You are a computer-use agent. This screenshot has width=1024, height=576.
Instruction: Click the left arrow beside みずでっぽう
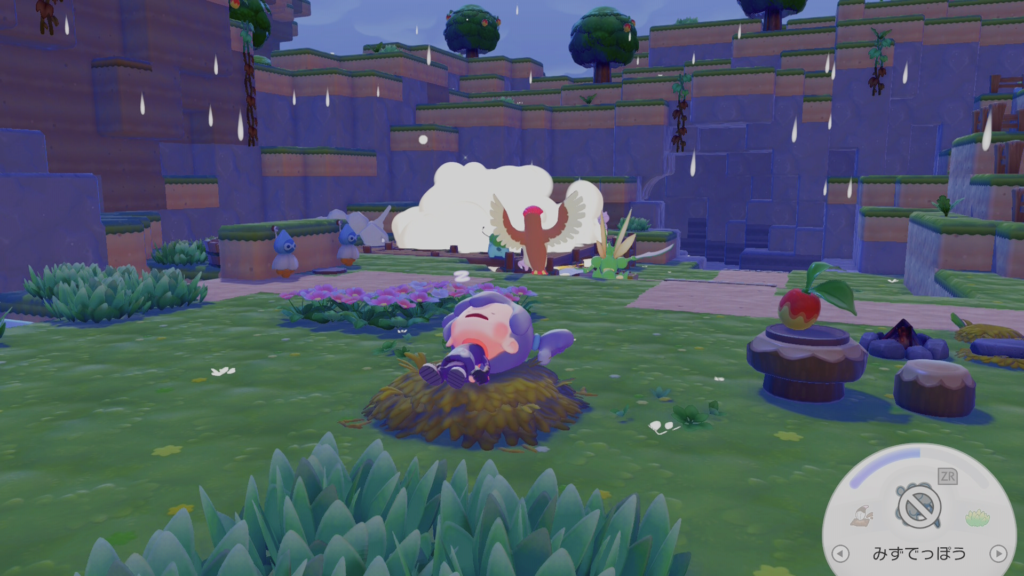point(840,553)
